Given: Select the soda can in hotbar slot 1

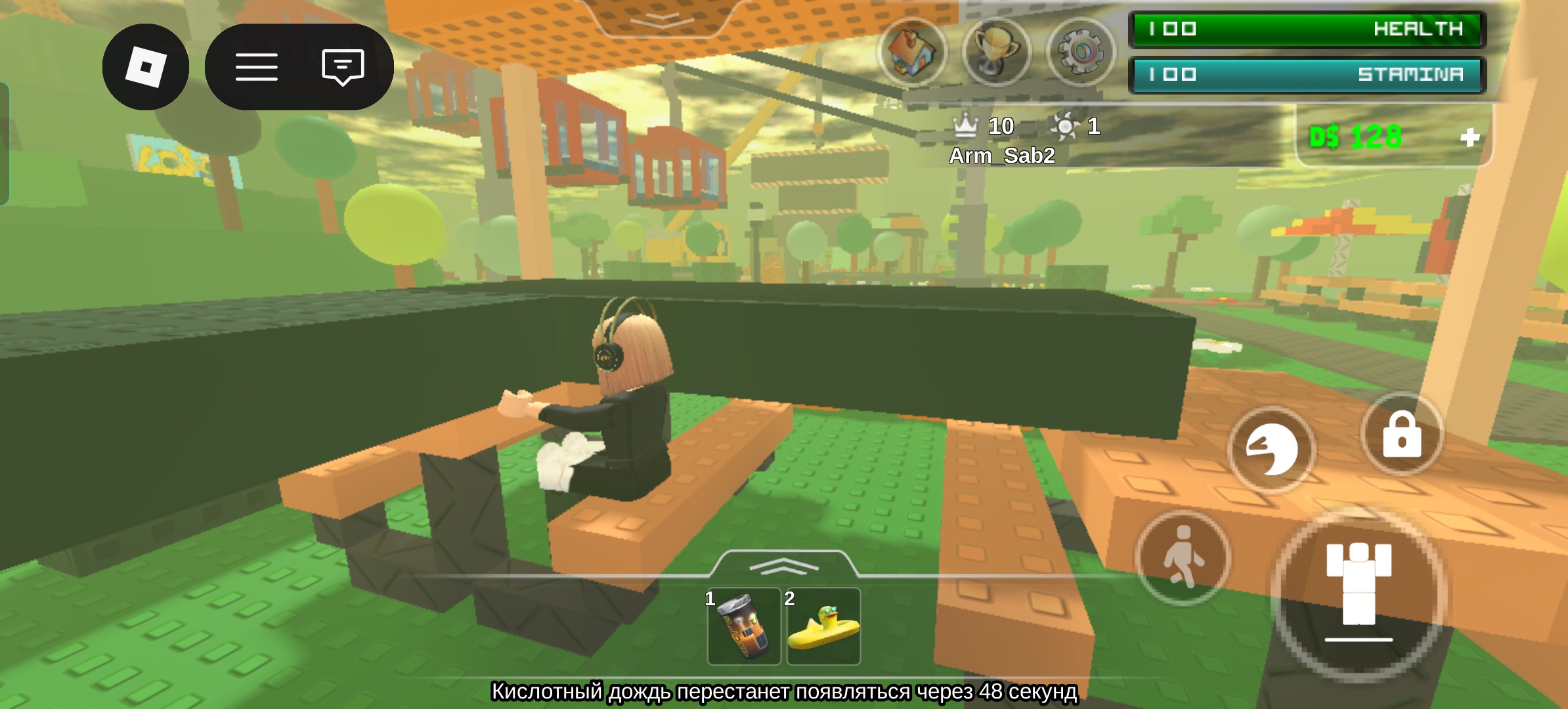Looking at the screenshot, I should 744,626.
